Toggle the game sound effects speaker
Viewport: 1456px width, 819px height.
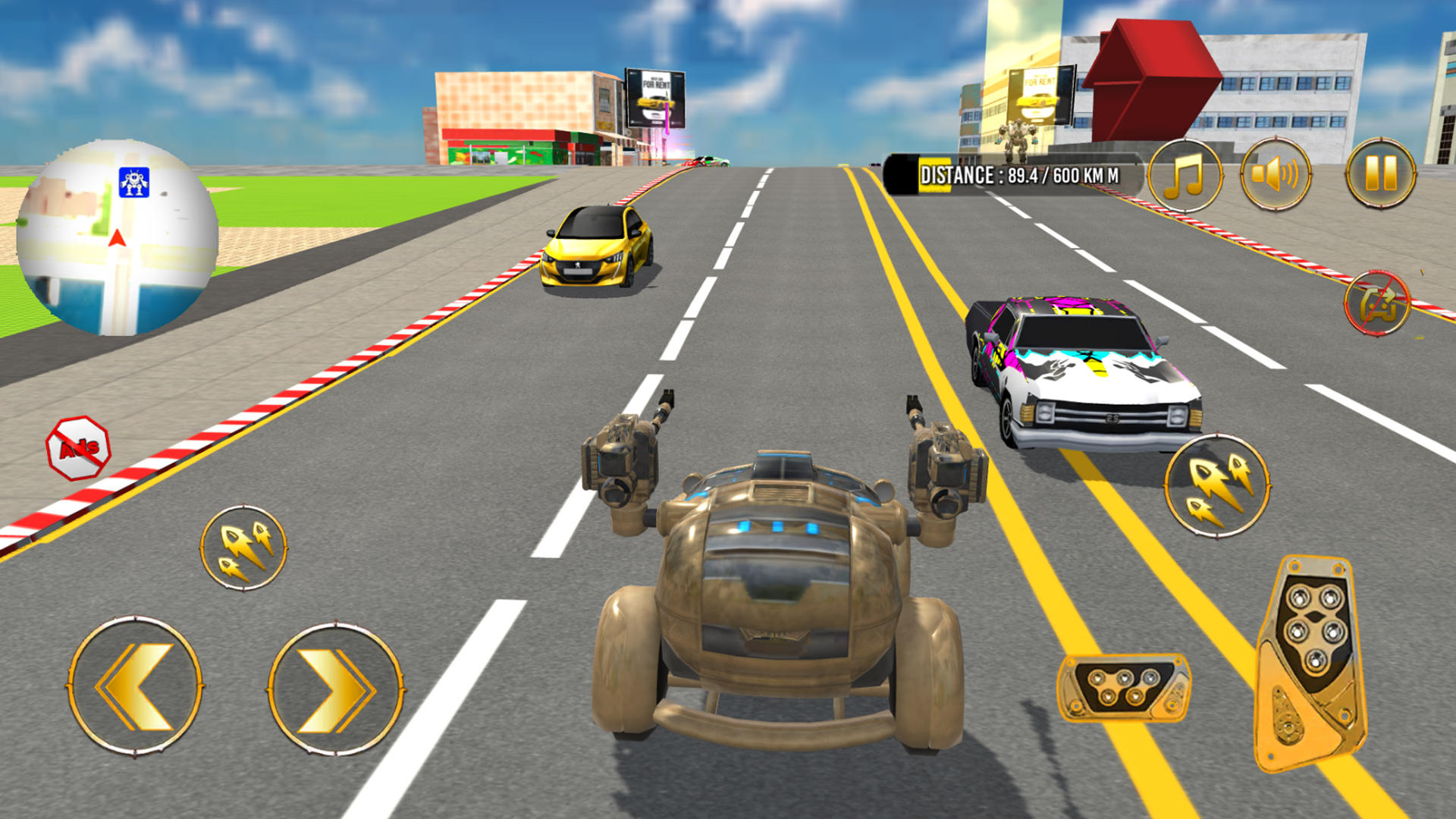(x=1276, y=173)
